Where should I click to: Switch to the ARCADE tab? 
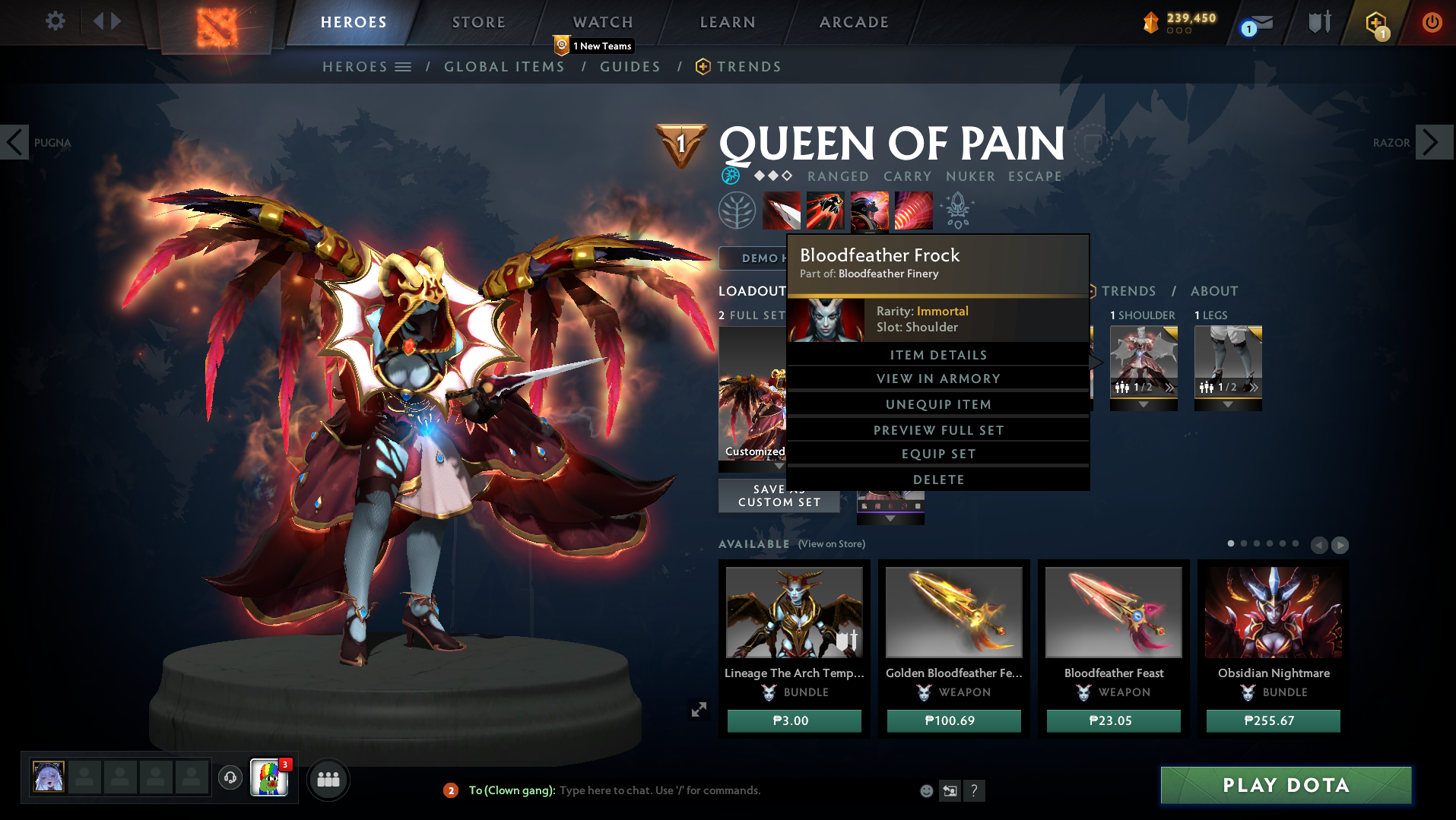pyautogui.click(x=853, y=22)
